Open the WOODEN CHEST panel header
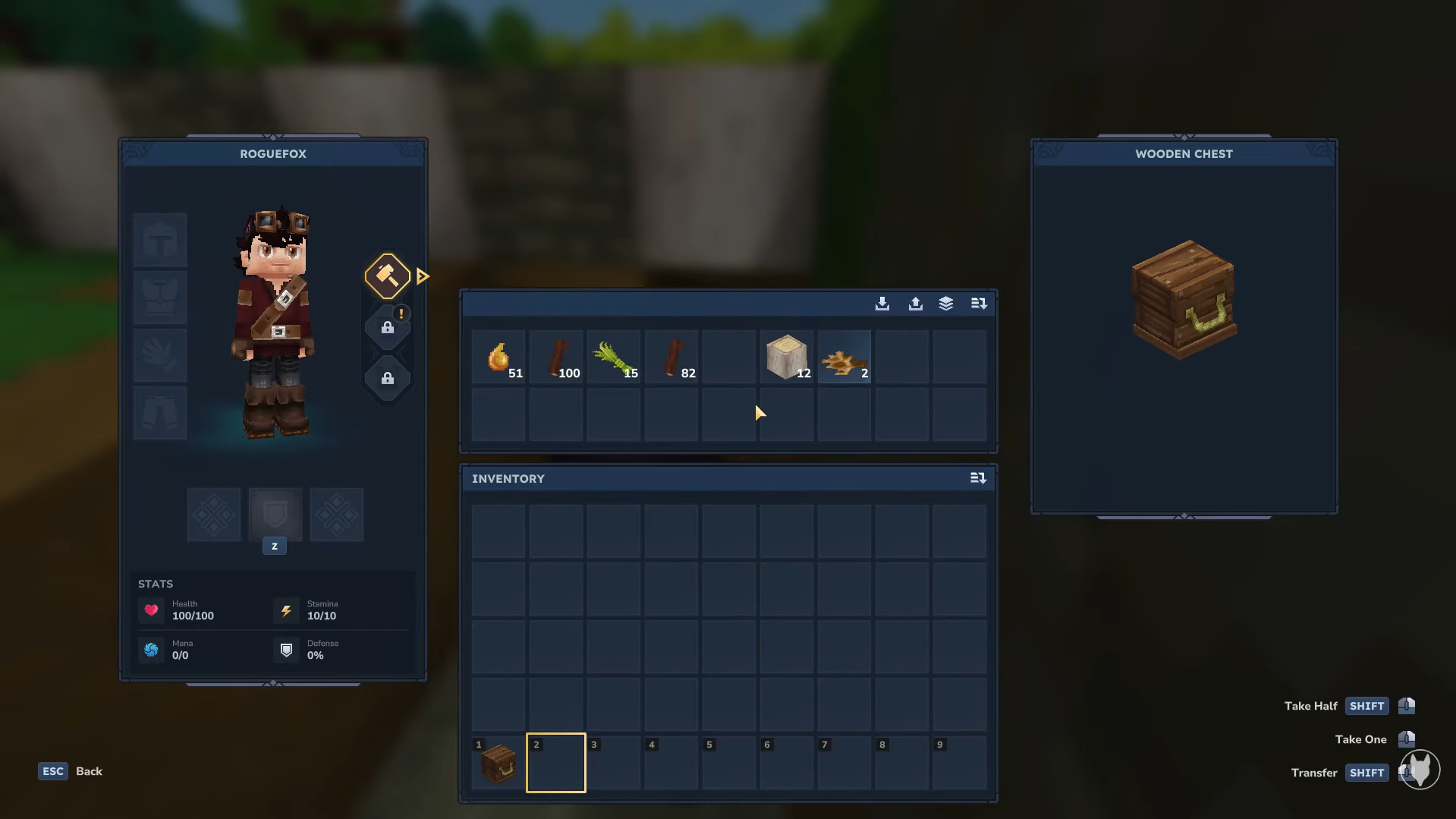Screen dimensions: 1456x819 (1183, 153)
